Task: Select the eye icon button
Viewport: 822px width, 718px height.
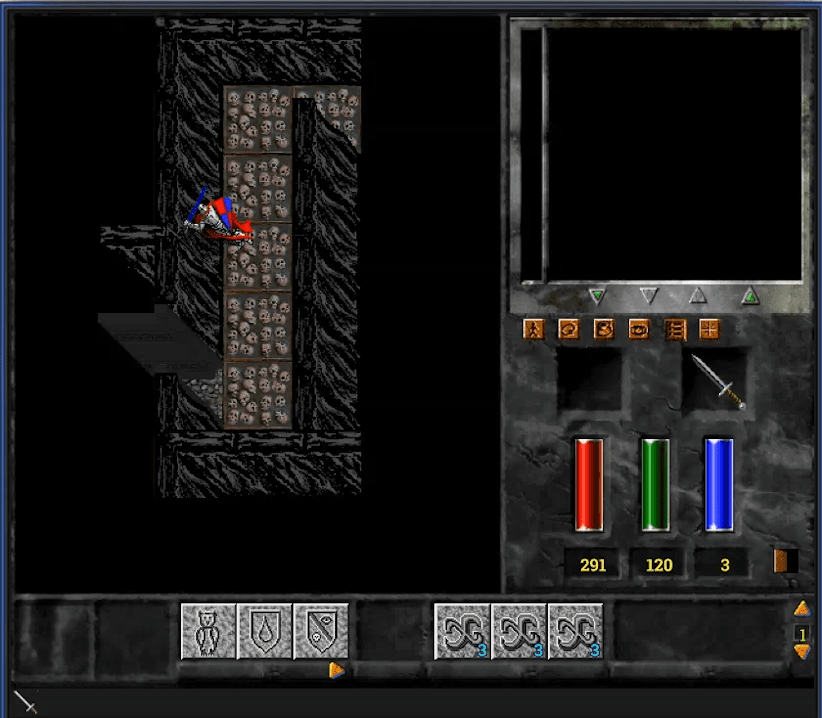Action: (639, 329)
